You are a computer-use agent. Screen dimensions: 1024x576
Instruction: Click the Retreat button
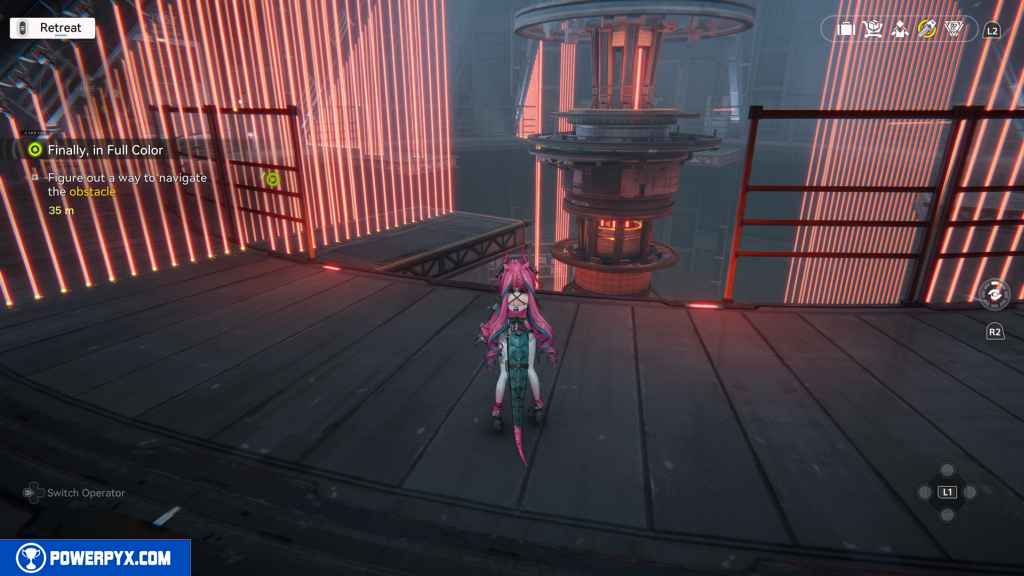click(52, 28)
